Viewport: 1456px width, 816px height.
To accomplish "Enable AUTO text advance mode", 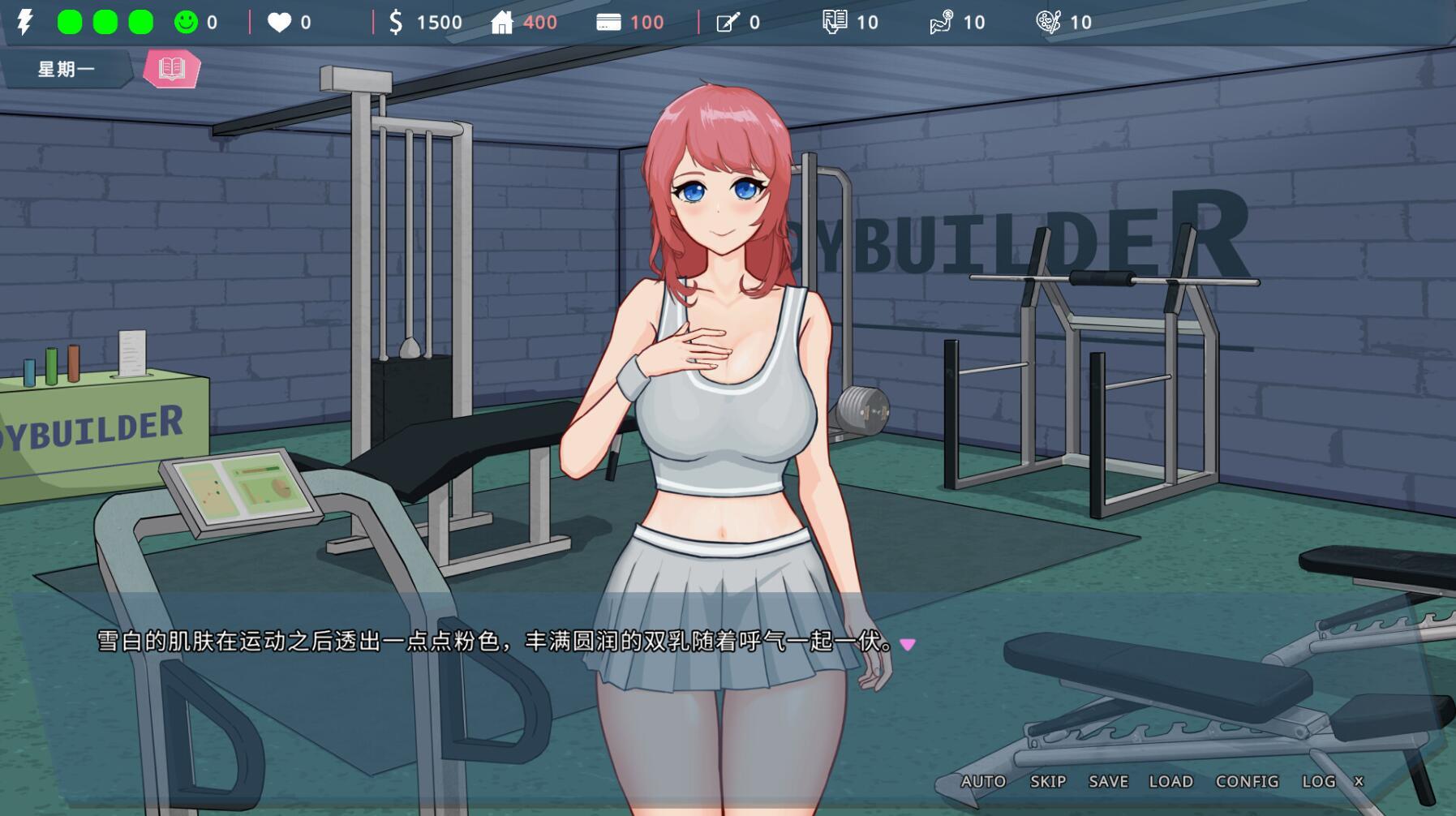I will (x=983, y=781).
